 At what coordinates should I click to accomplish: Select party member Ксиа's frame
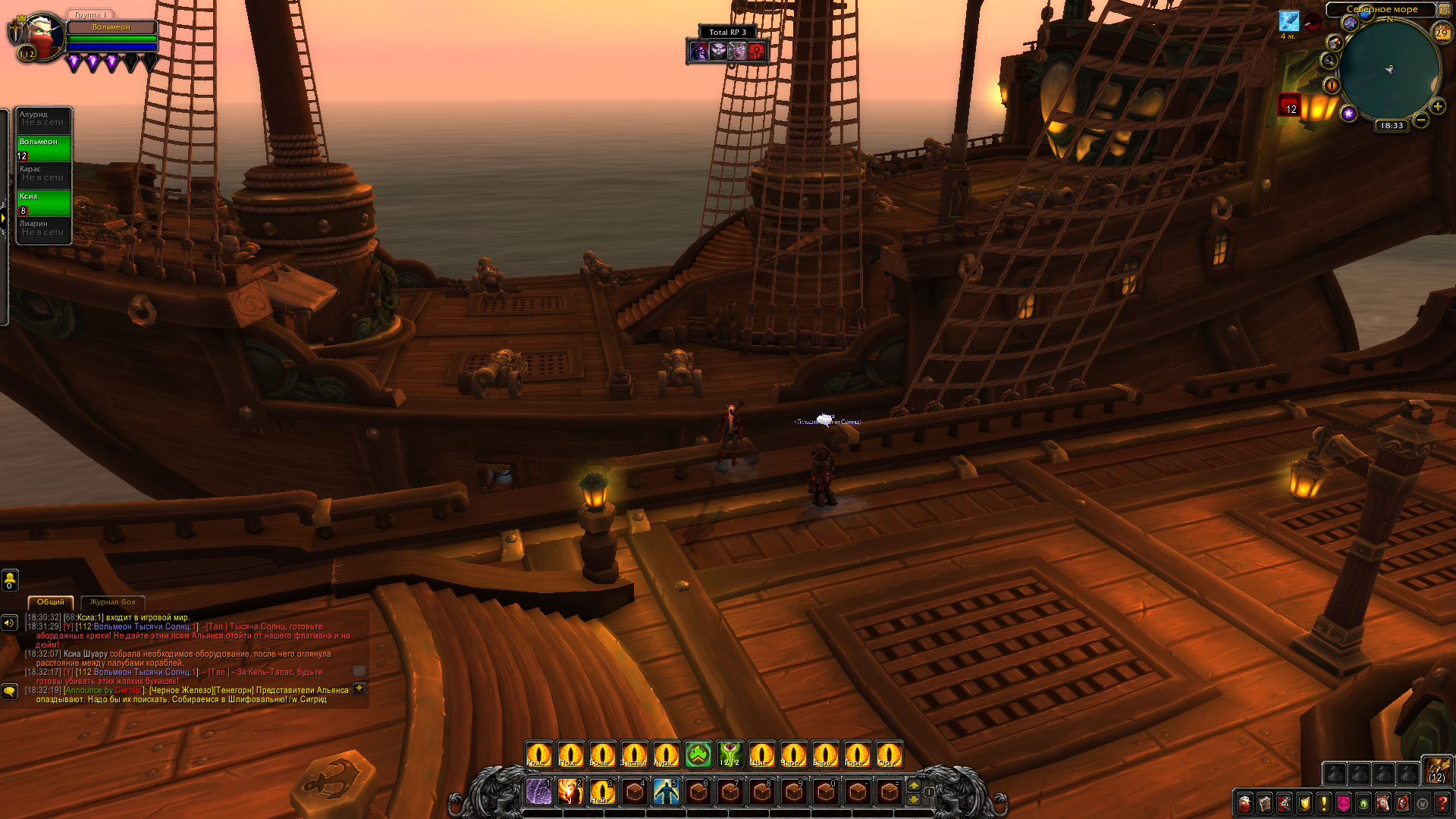[x=44, y=202]
